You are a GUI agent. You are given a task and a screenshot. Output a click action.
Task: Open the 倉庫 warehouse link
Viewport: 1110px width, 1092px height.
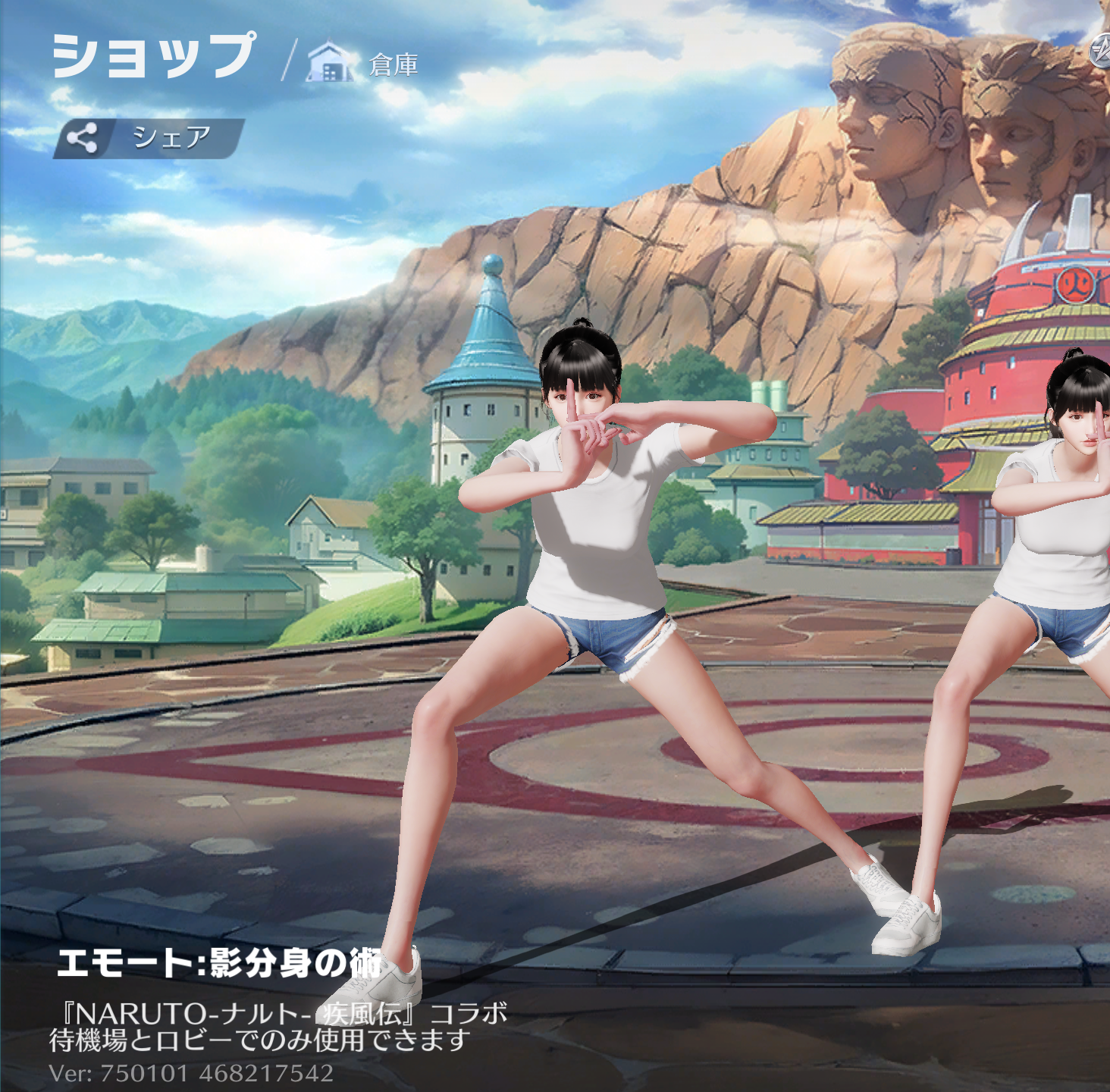click(x=364, y=64)
